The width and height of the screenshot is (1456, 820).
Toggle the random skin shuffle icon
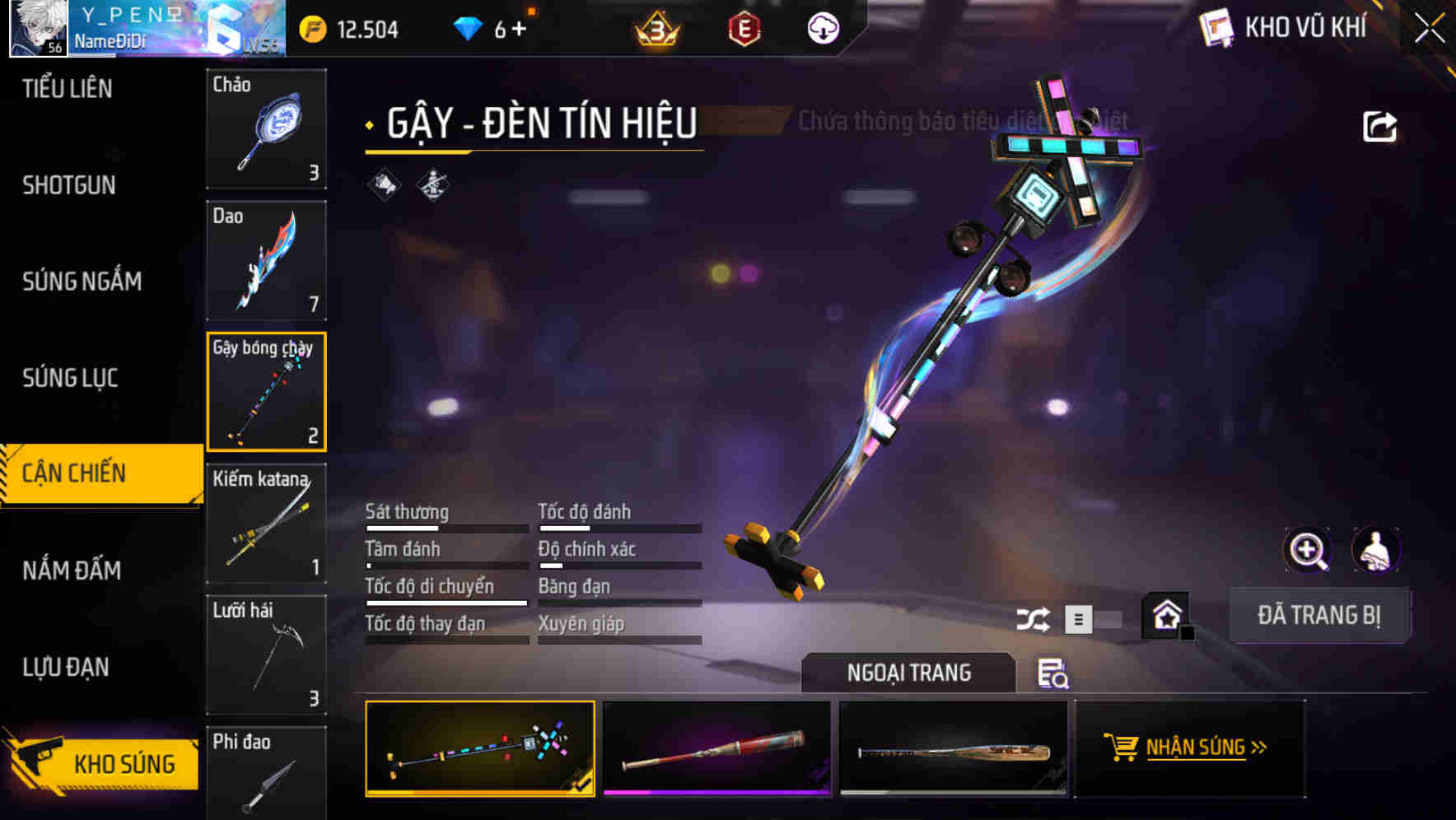[x=1033, y=619]
